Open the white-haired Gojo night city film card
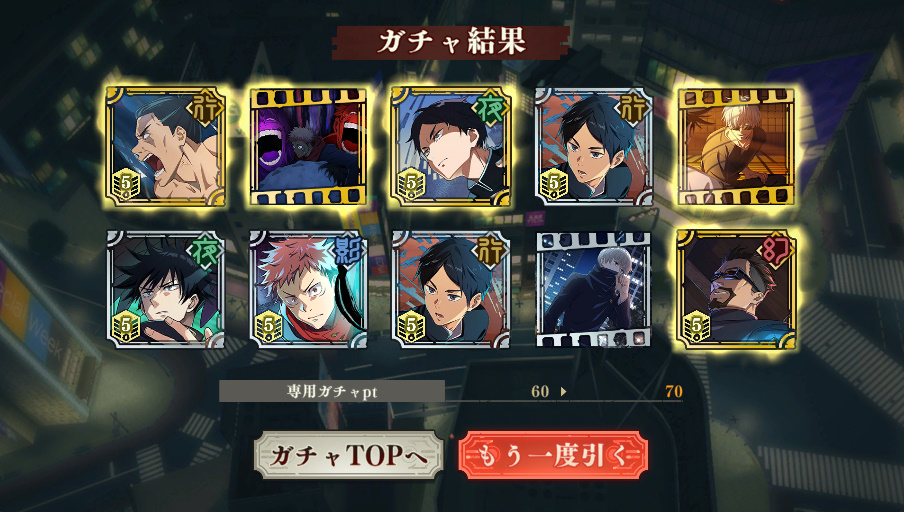 593,290
